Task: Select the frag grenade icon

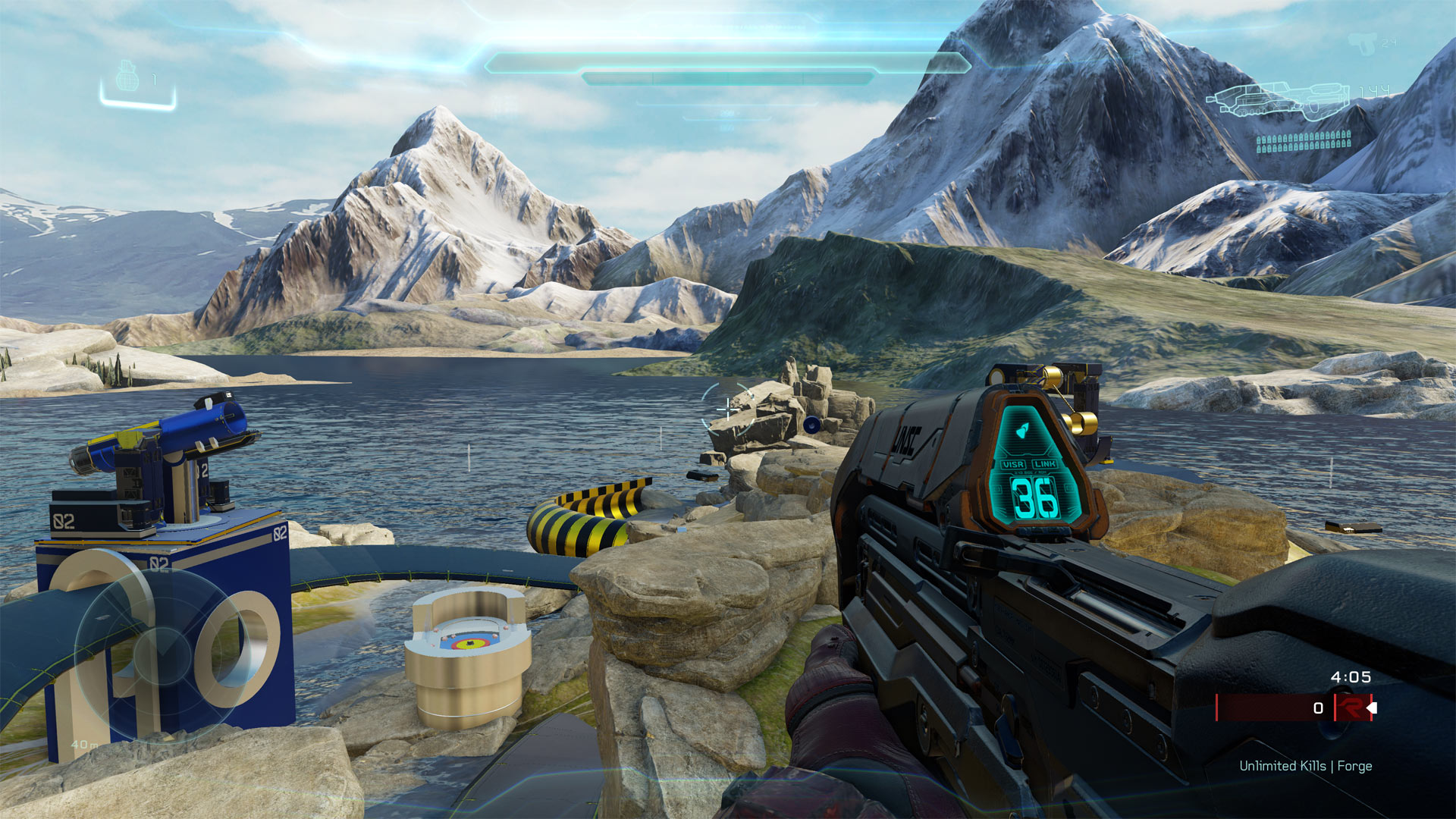Action: coord(127,77)
